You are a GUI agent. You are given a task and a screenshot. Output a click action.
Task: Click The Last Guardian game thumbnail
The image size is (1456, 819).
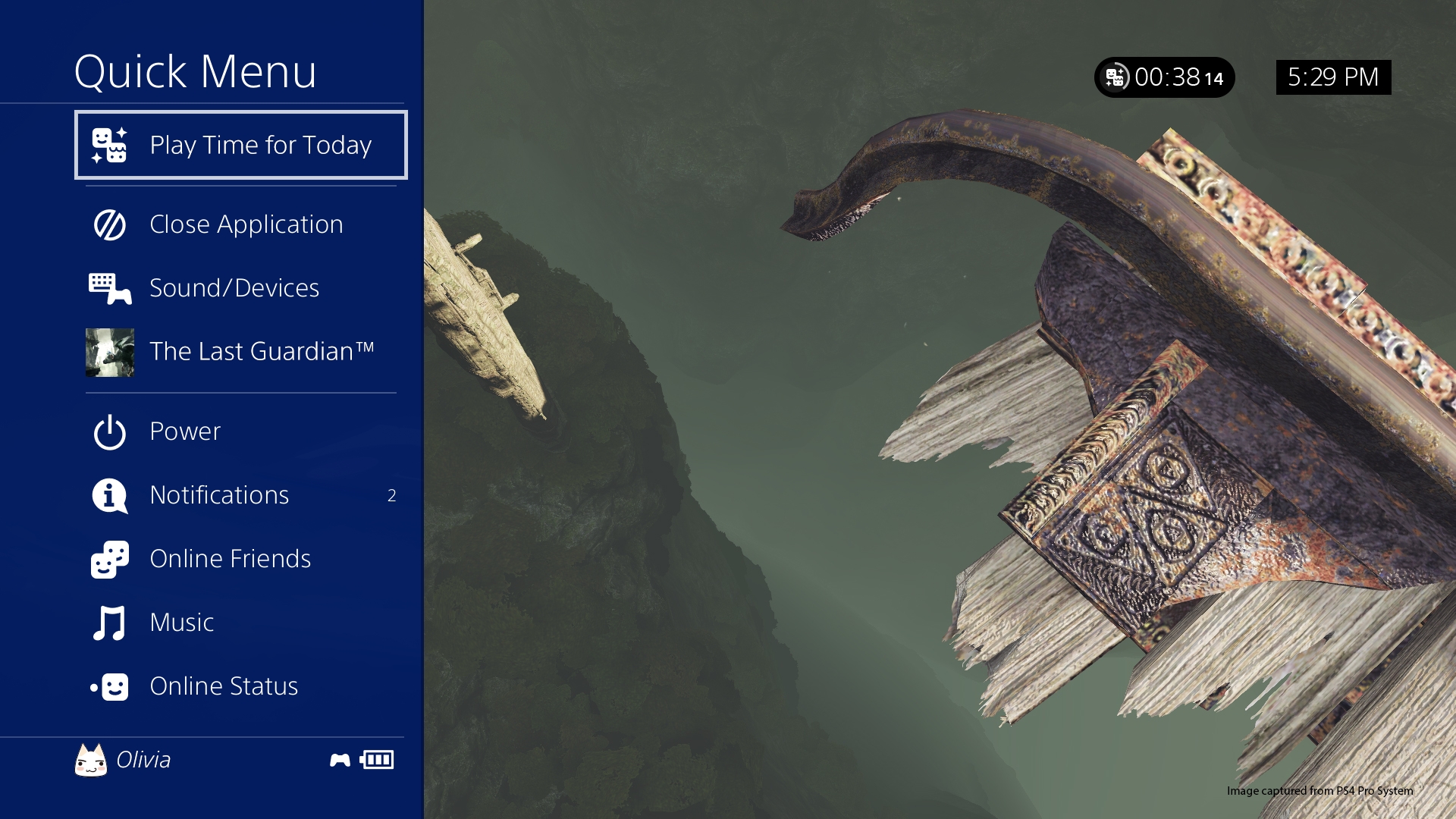click(110, 353)
